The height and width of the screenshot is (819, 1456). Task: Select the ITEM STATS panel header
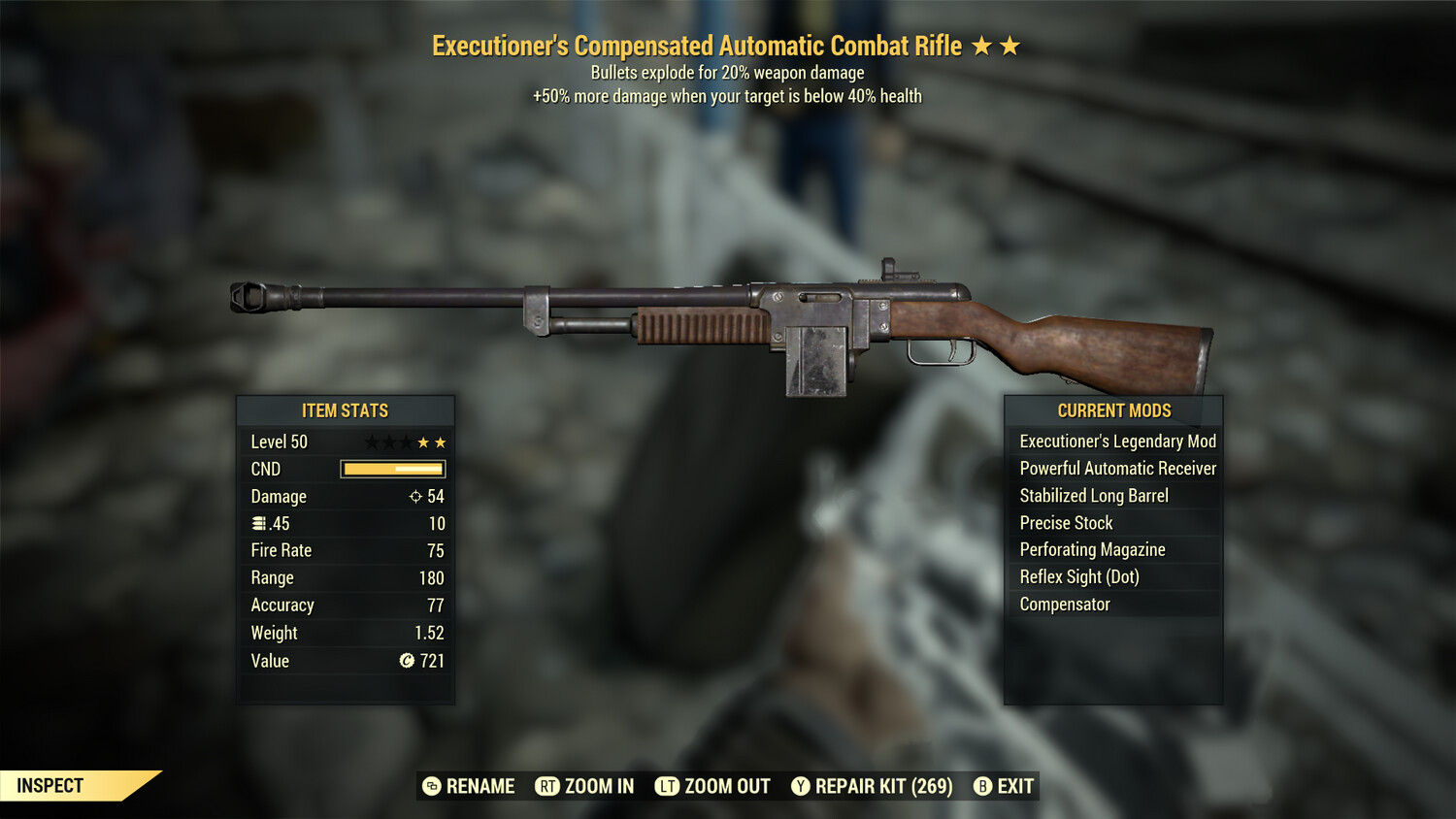point(346,410)
